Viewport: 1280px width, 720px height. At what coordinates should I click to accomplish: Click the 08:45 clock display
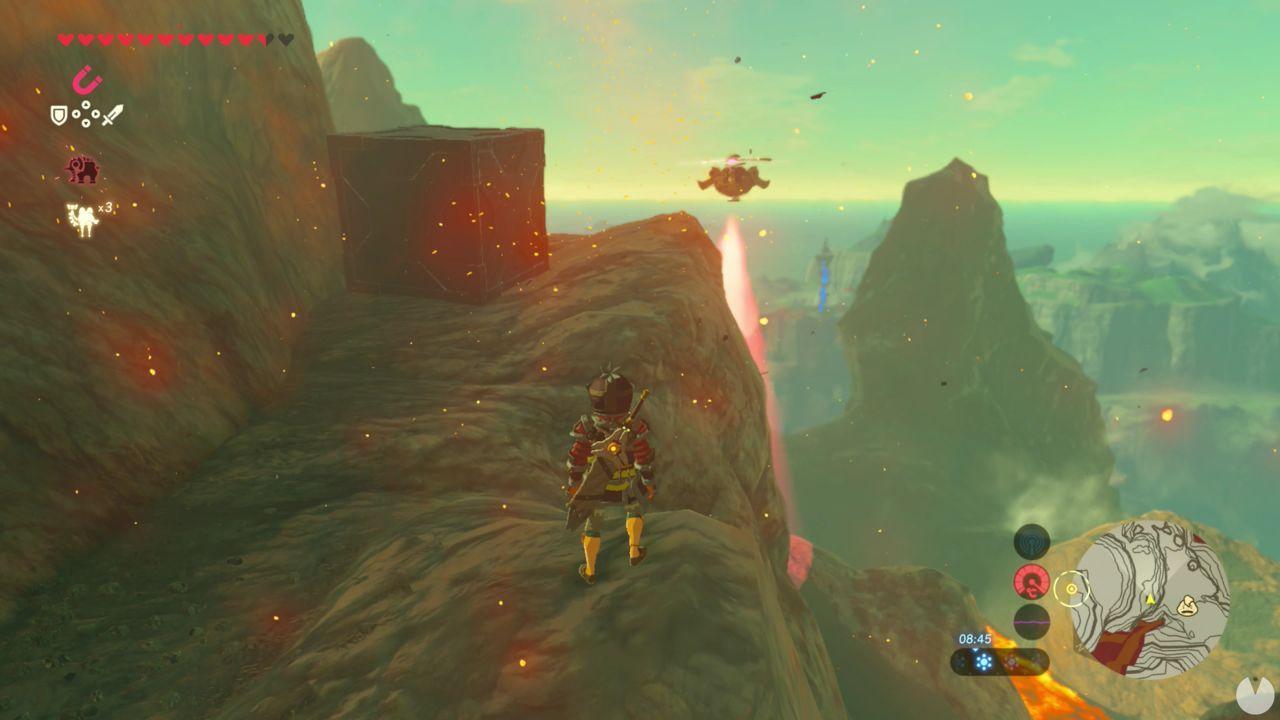[974, 638]
